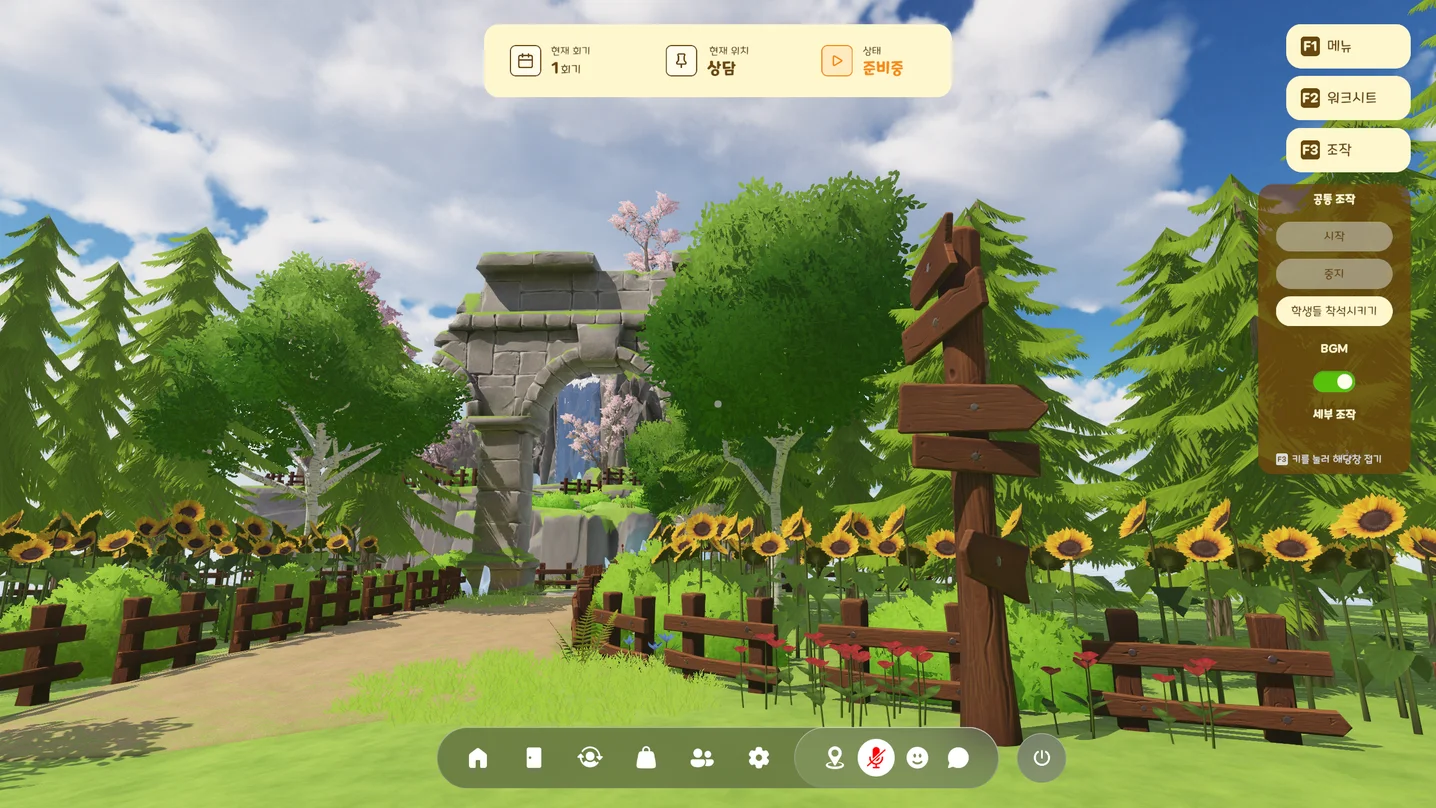Open settings via the gear icon
This screenshot has width=1436, height=808.
click(x=759, y=758)
